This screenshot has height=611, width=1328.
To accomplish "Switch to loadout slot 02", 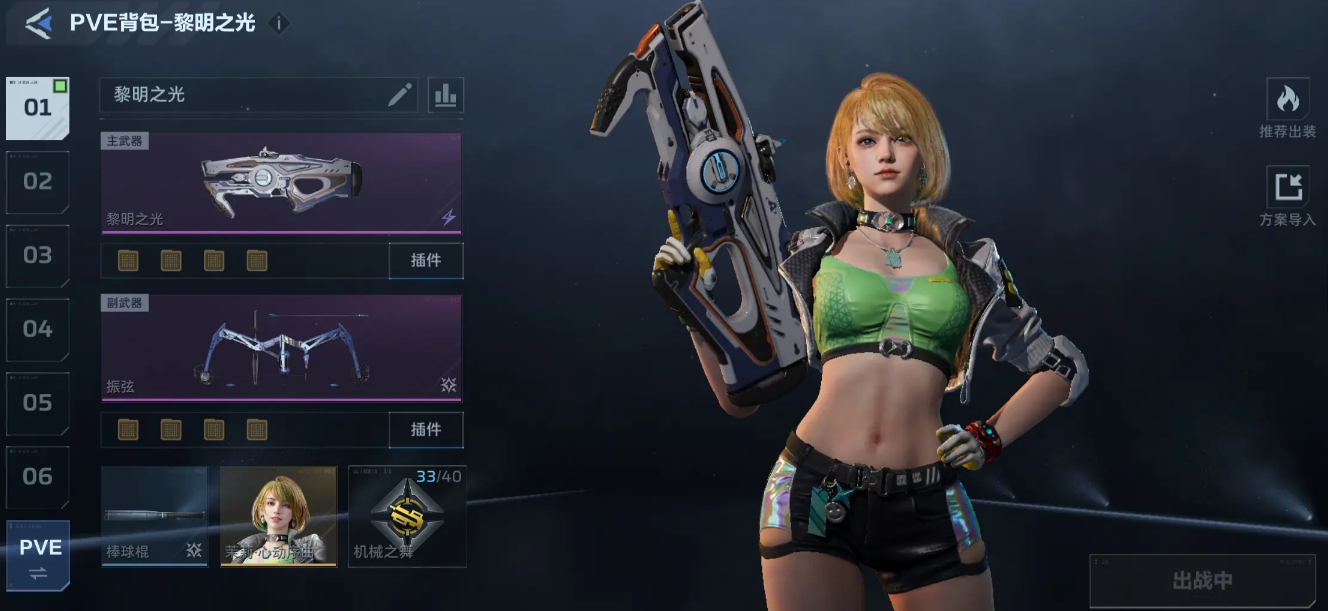I will [x=38, y=182].
